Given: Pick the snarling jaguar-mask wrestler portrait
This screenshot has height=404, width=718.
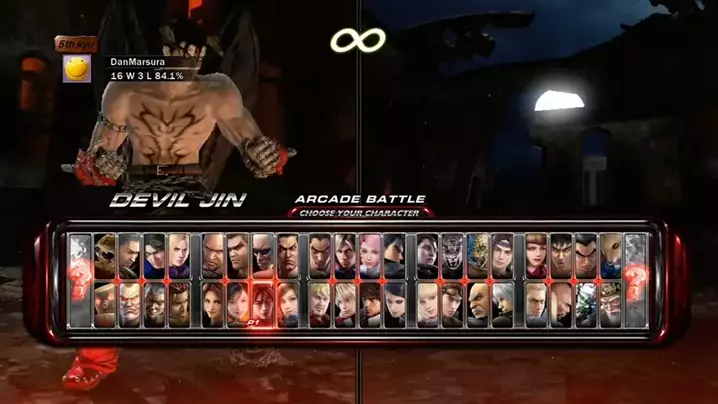Looking at the screenshot, I should click(x=453, y=255).
